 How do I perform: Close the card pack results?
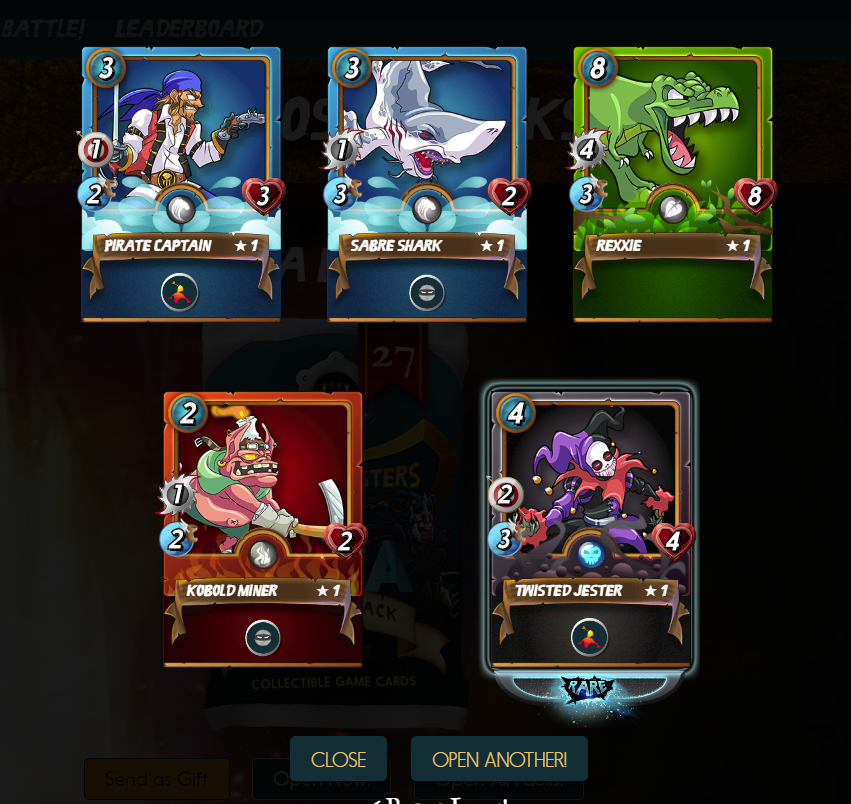click(x=338, y=759)
